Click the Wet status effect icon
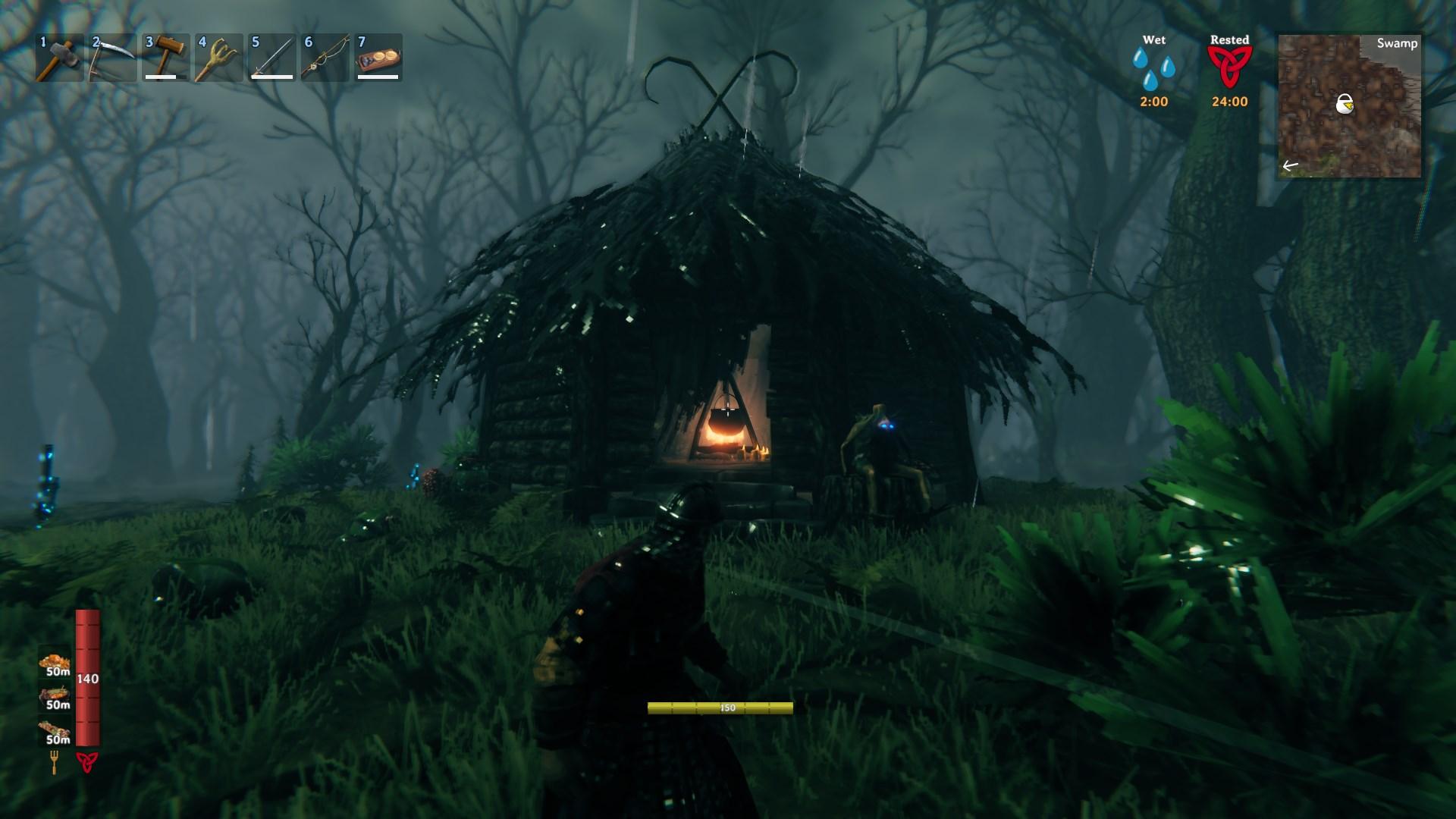The height and width of the screenshot is (819, 1456). pyautogui.click(x=1153, y=70)
